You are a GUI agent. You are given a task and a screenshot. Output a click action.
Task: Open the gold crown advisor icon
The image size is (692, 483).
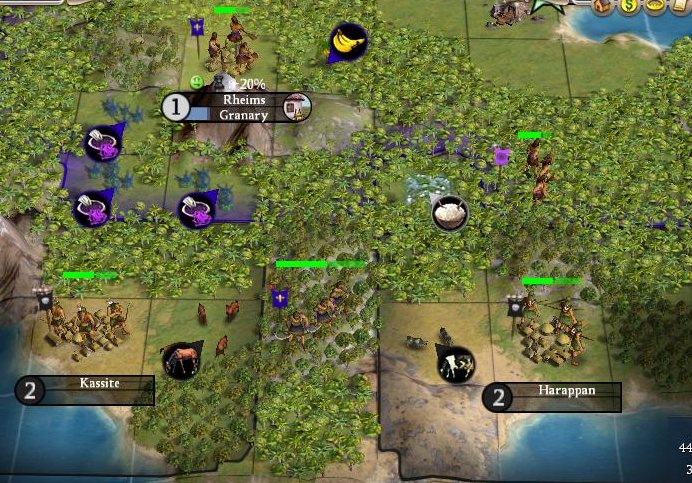click(x=655, y=6)
